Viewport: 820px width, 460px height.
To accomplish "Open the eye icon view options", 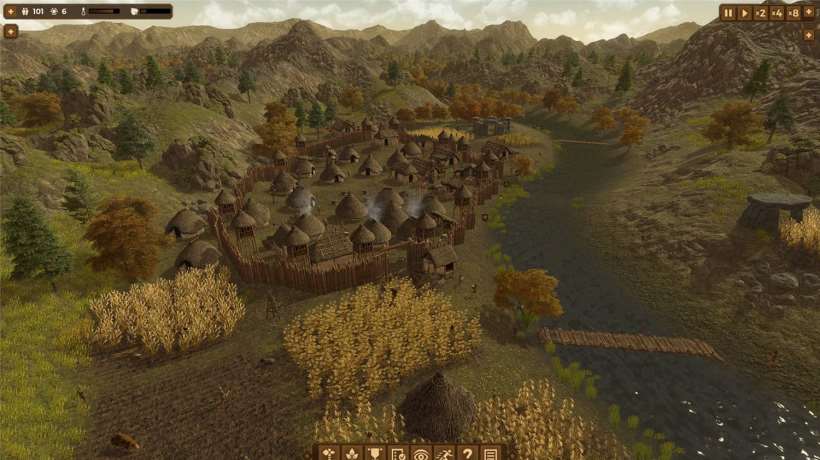I will 421,453.
